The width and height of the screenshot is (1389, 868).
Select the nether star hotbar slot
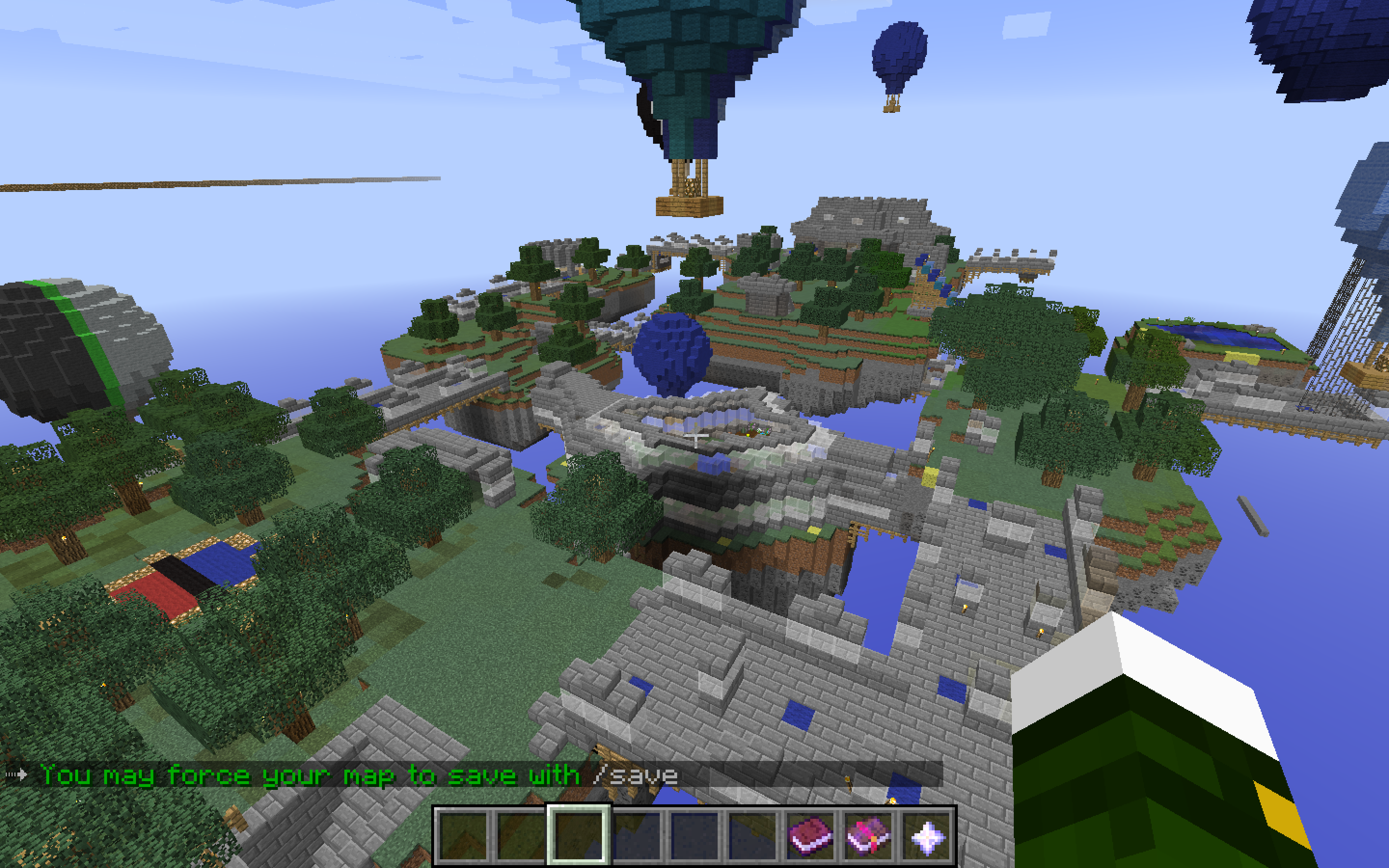tap(926, 835)
